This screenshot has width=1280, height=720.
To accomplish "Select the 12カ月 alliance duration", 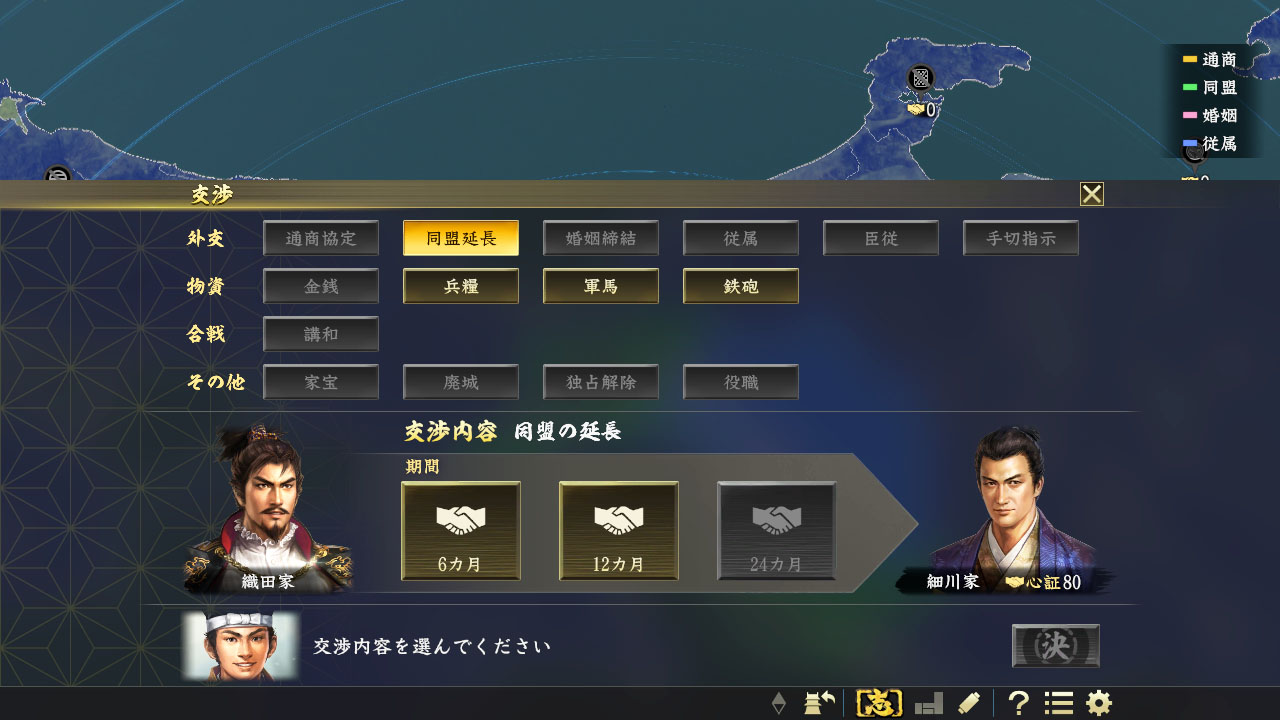I will tap(618, 531).
